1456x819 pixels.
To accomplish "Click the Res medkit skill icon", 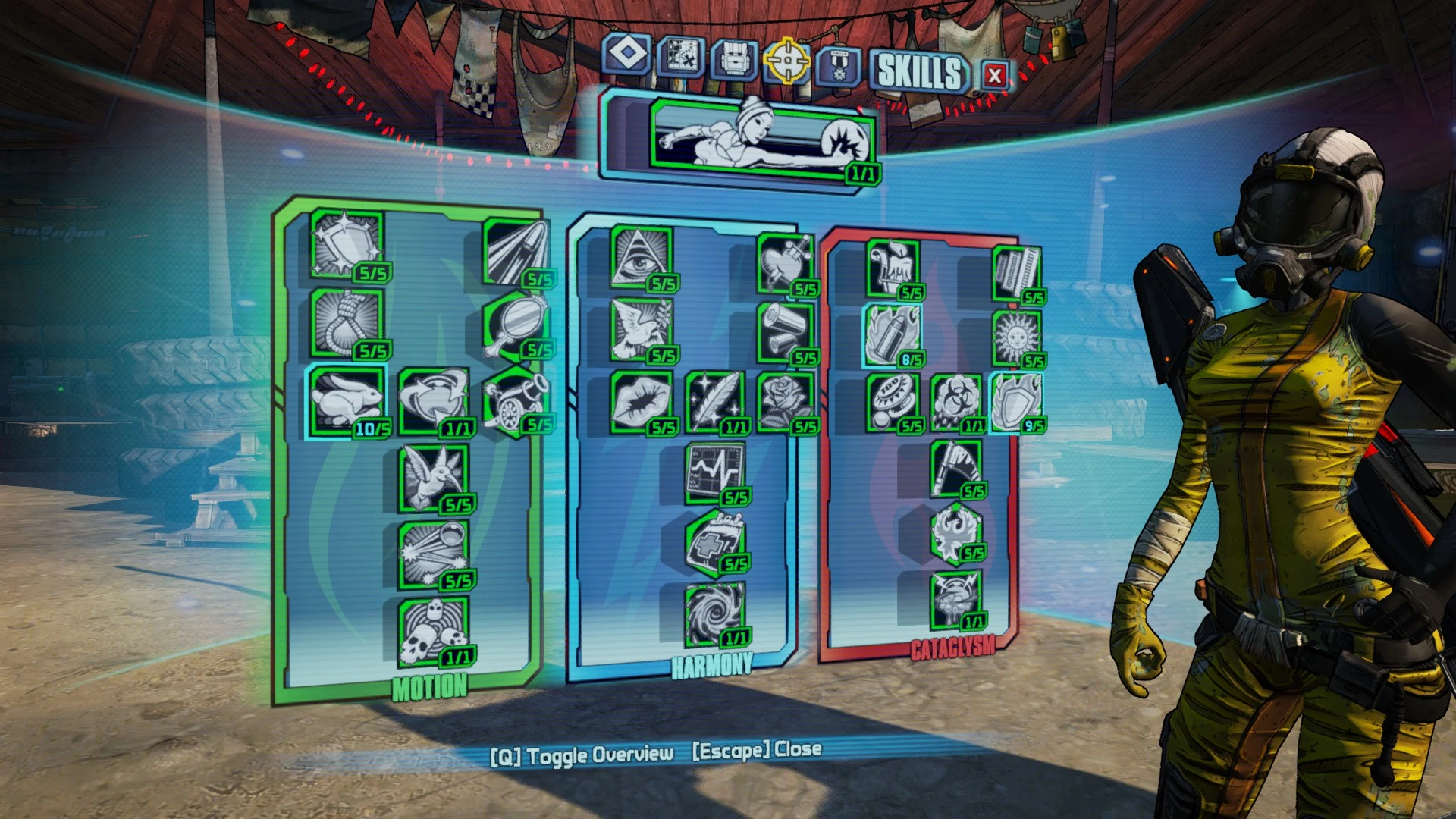I will [713, 542].
